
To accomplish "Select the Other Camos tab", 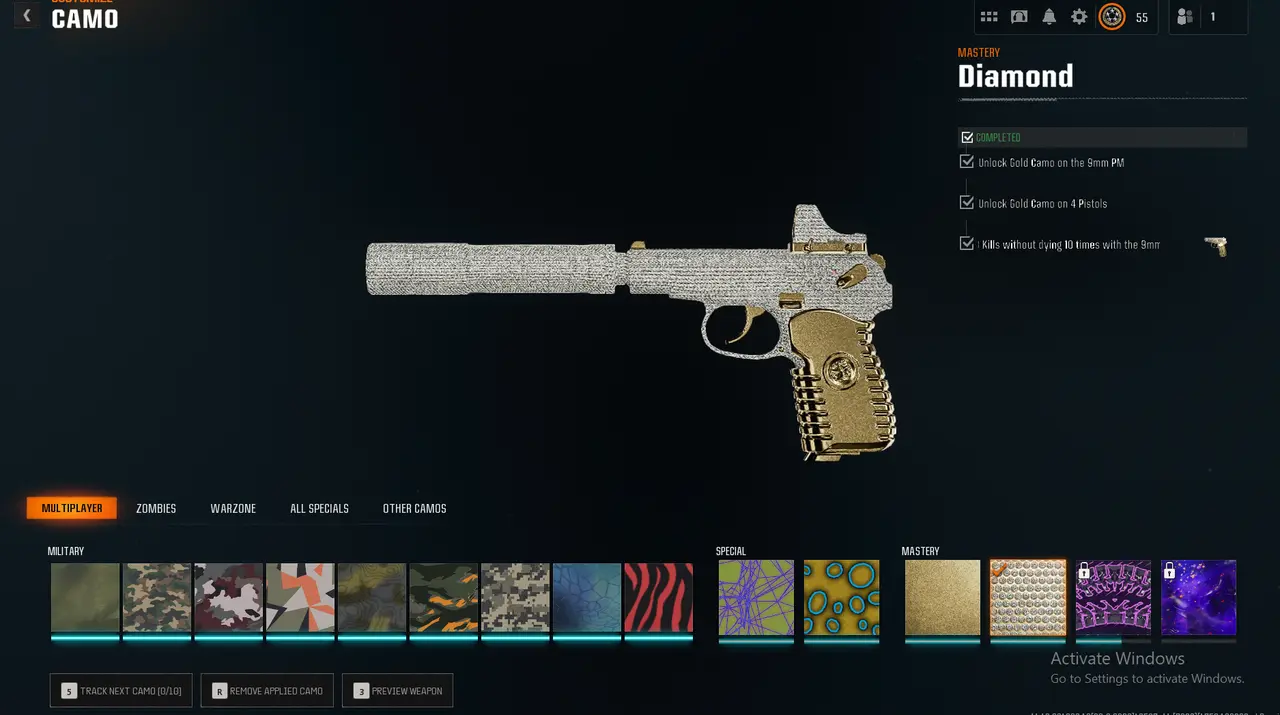I will point(414,509).
